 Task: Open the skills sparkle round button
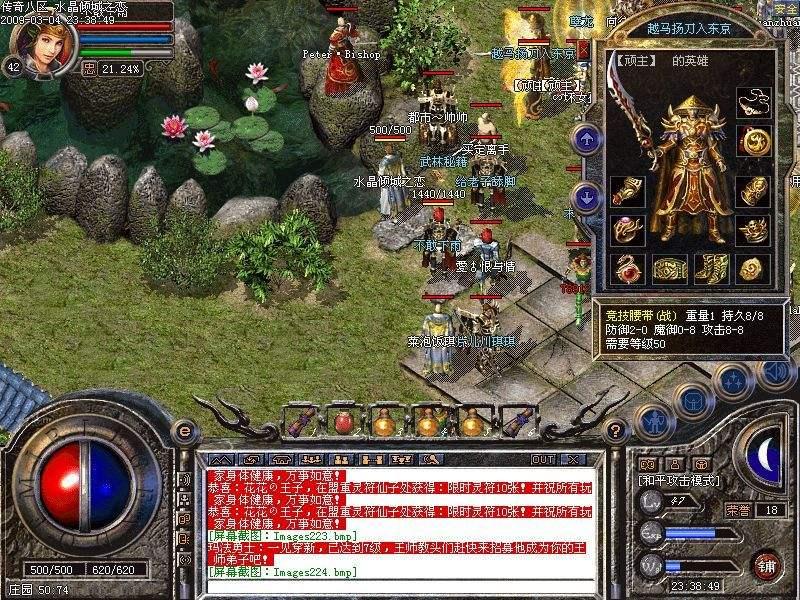click(733, 380)
